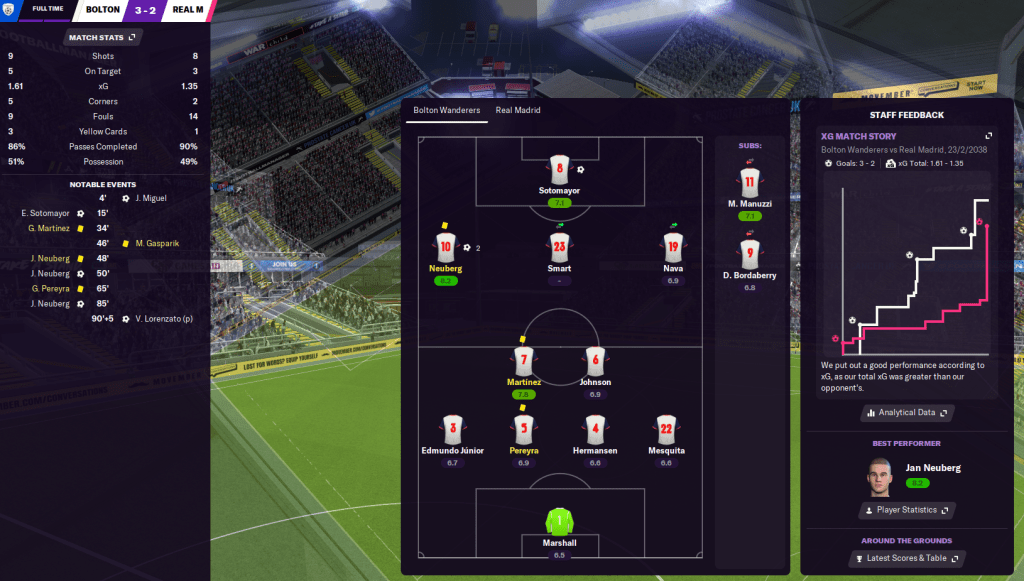Expand the xG Match Story chart
Image resolution: width=1024 pixels, height=581 pixels.
(988, 136)
